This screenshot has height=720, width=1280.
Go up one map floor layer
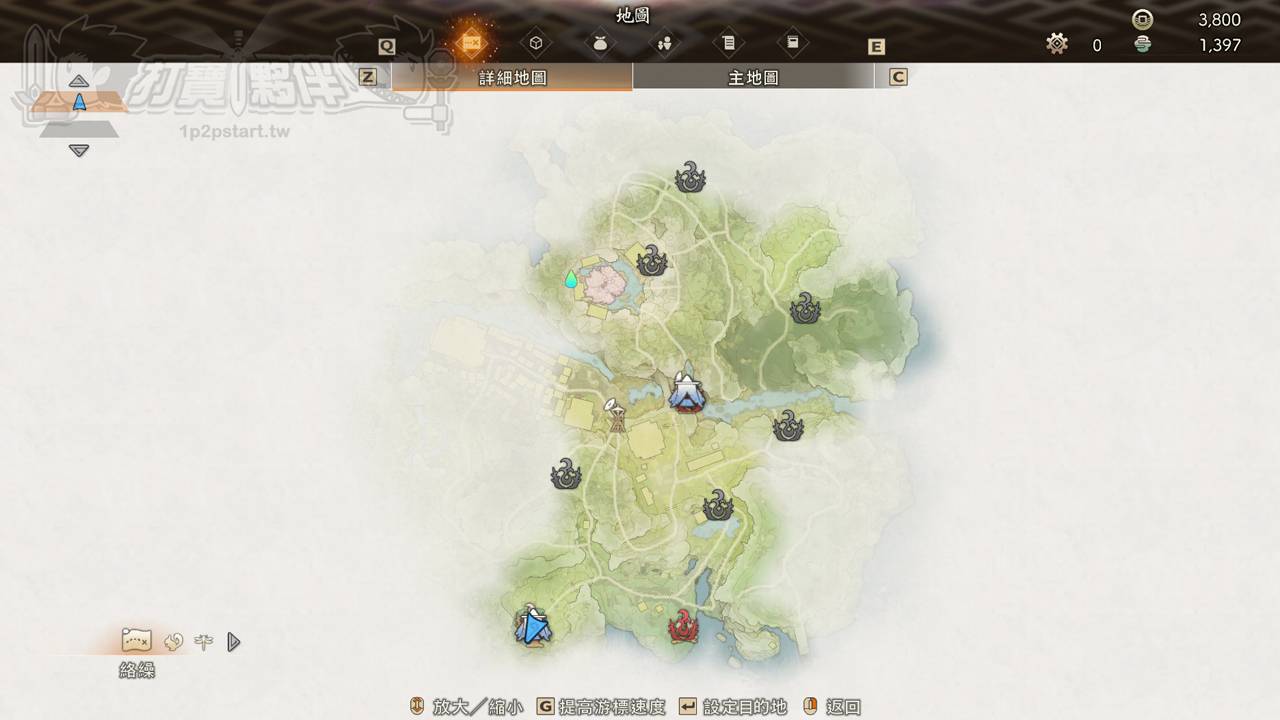79,81
